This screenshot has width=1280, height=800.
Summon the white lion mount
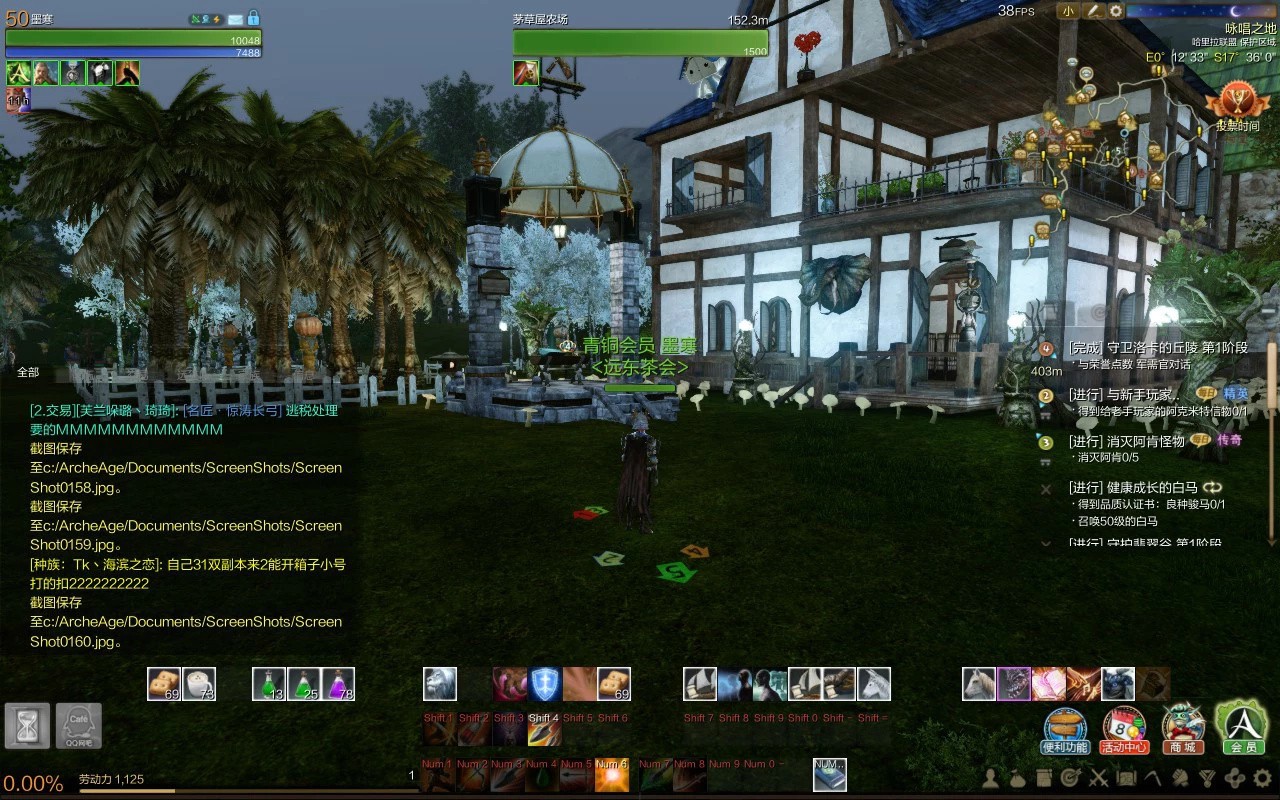[440, 684]
